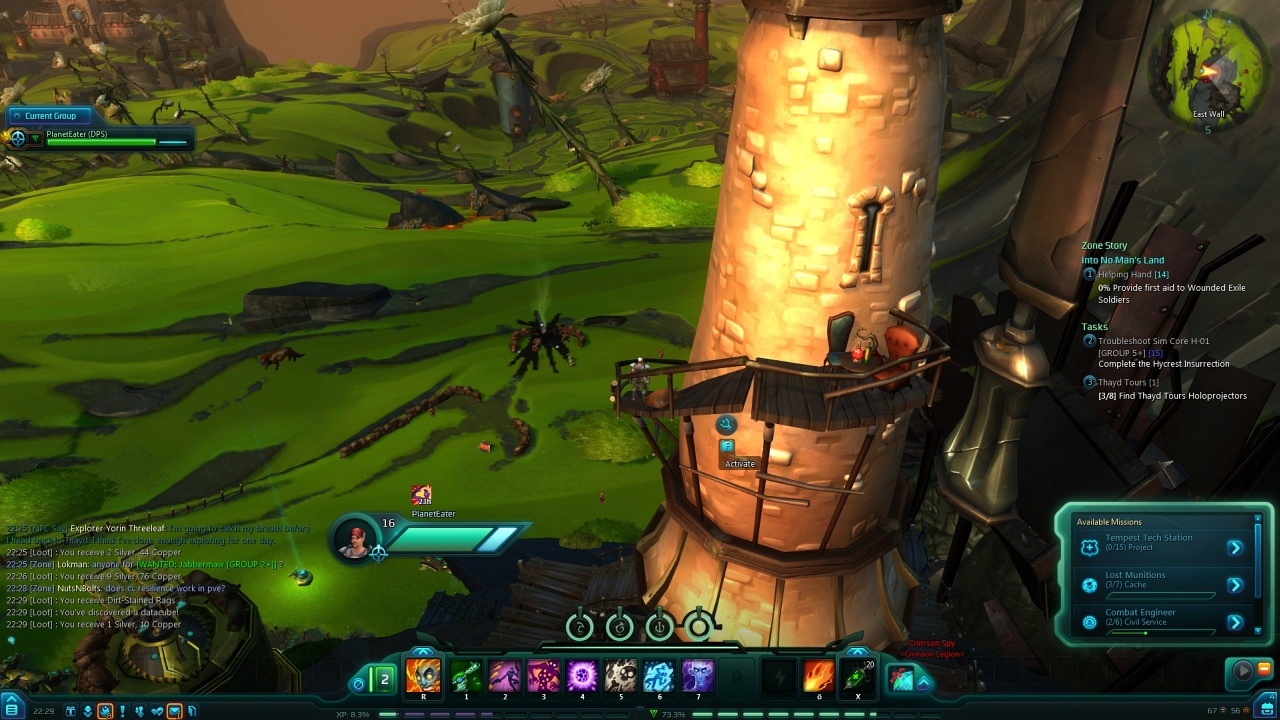Click the orange minimize button near play arrow
This screenshot has height=720, width=1280.
pos(1264,668)
